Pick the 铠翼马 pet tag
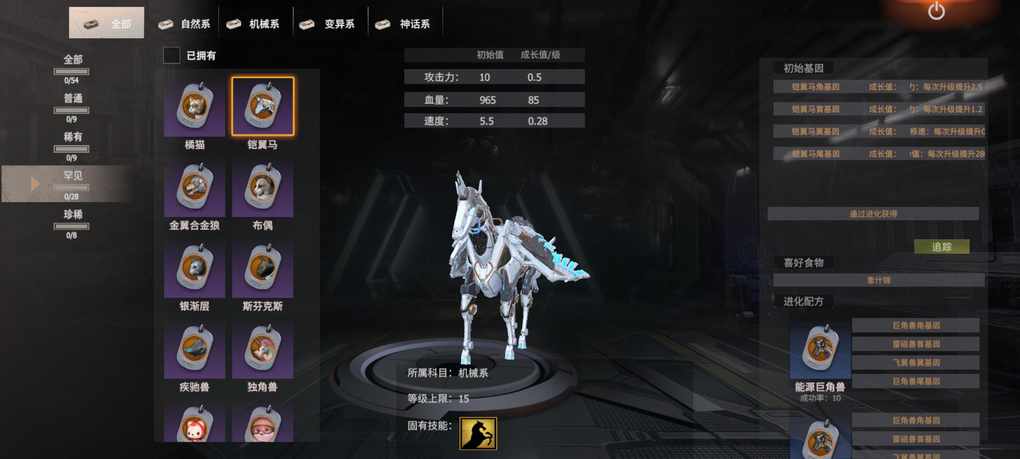Screen dimensions: 1020x459 pos(263,107)
